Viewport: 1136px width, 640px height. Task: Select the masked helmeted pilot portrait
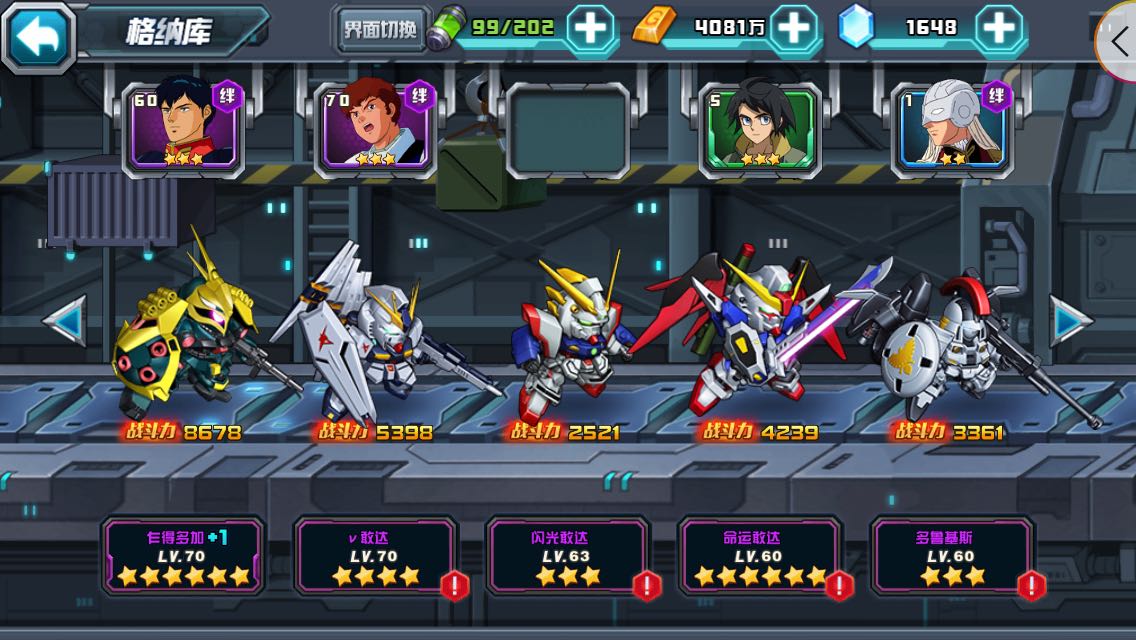click(x=951, y=126)
